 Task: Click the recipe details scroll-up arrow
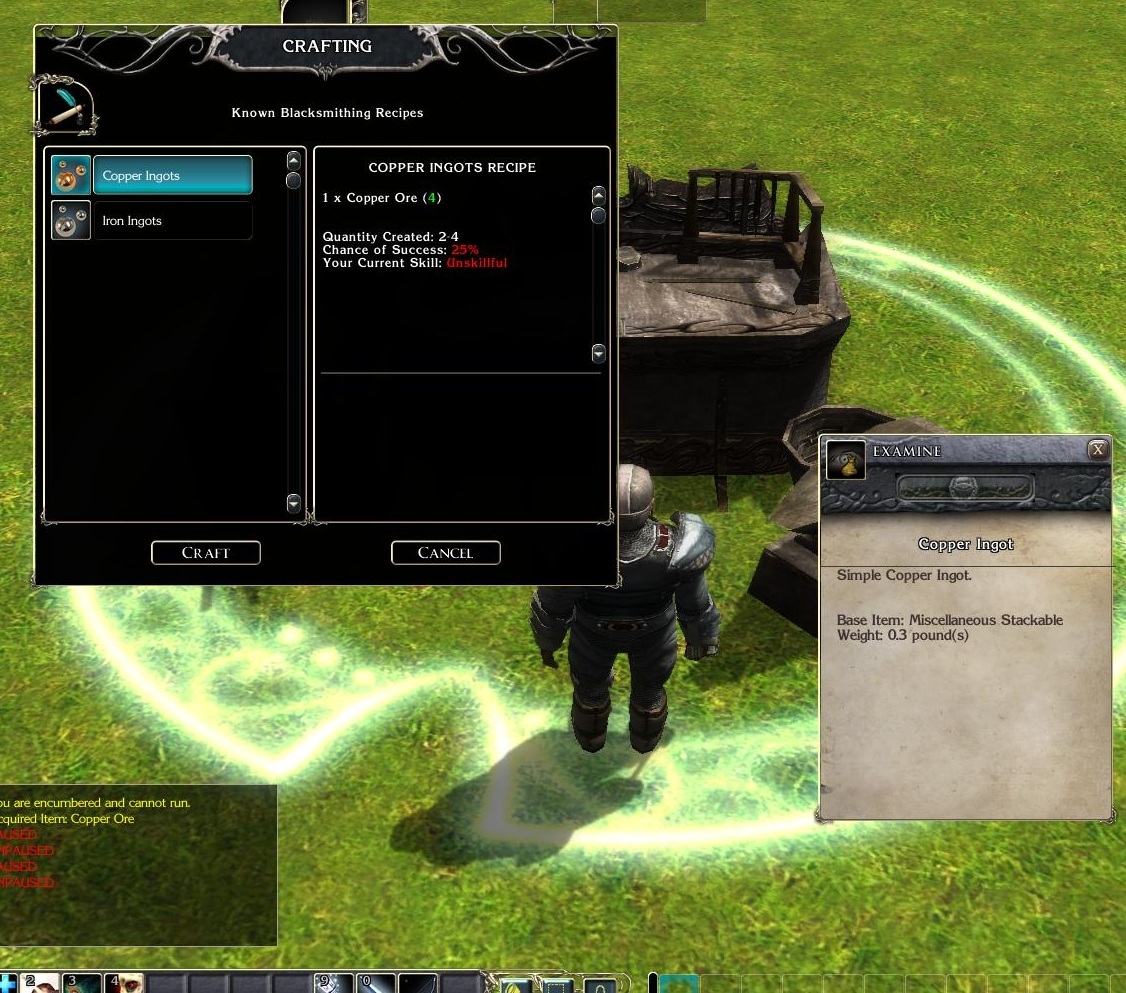[x=598, y=194]
